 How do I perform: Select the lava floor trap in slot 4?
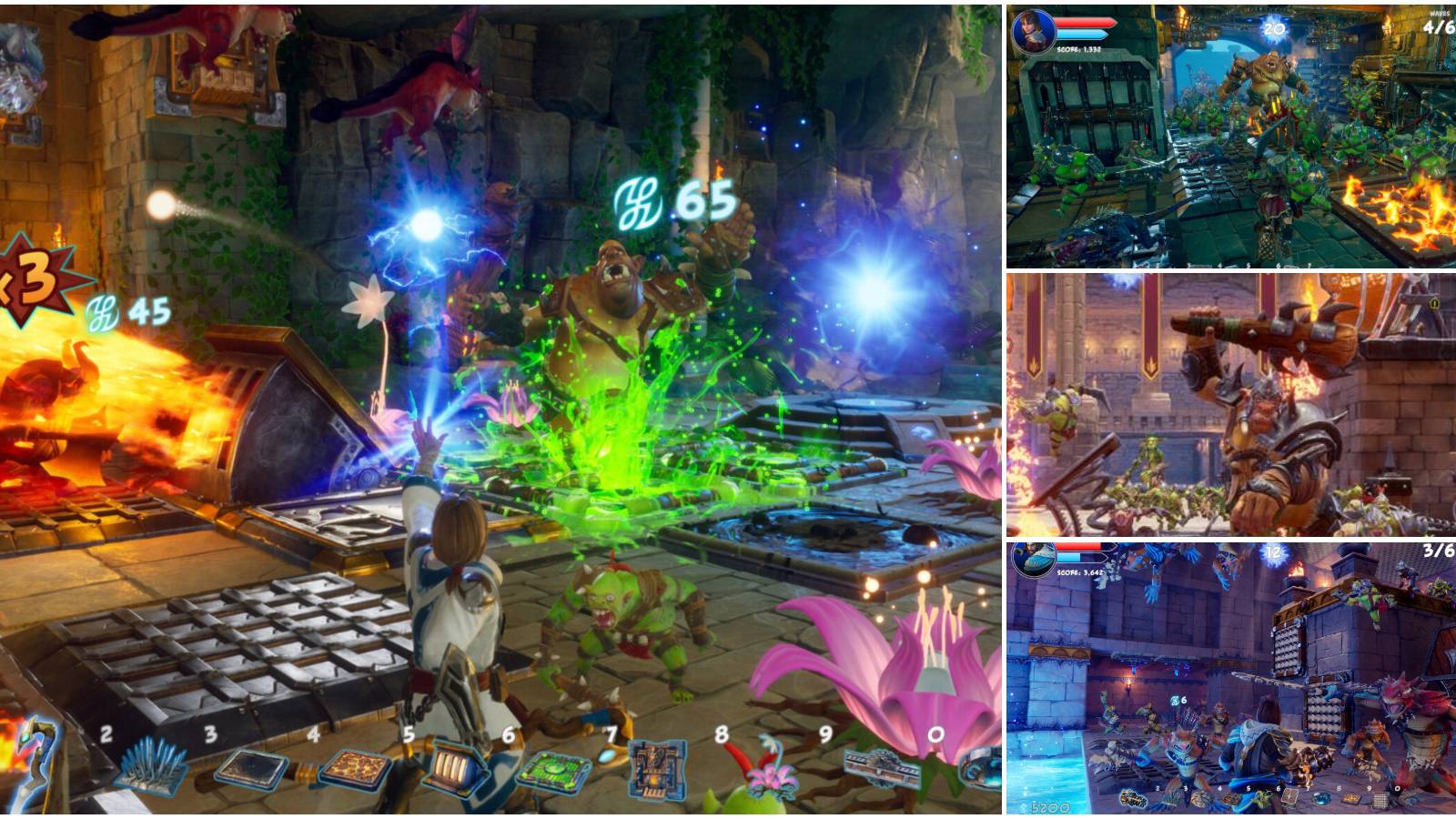[353, 769]
